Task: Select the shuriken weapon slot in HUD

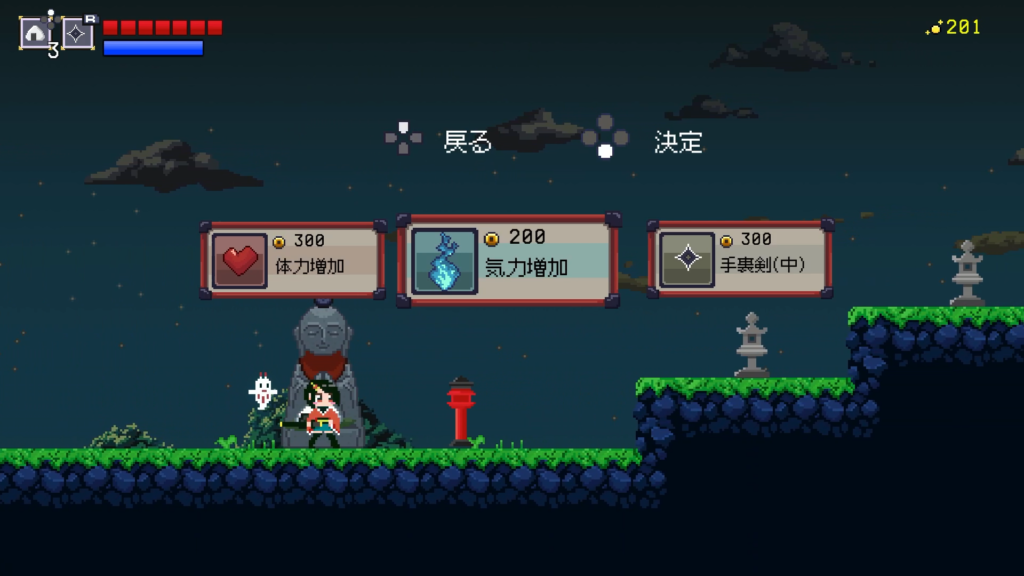Action: point(77,33)
